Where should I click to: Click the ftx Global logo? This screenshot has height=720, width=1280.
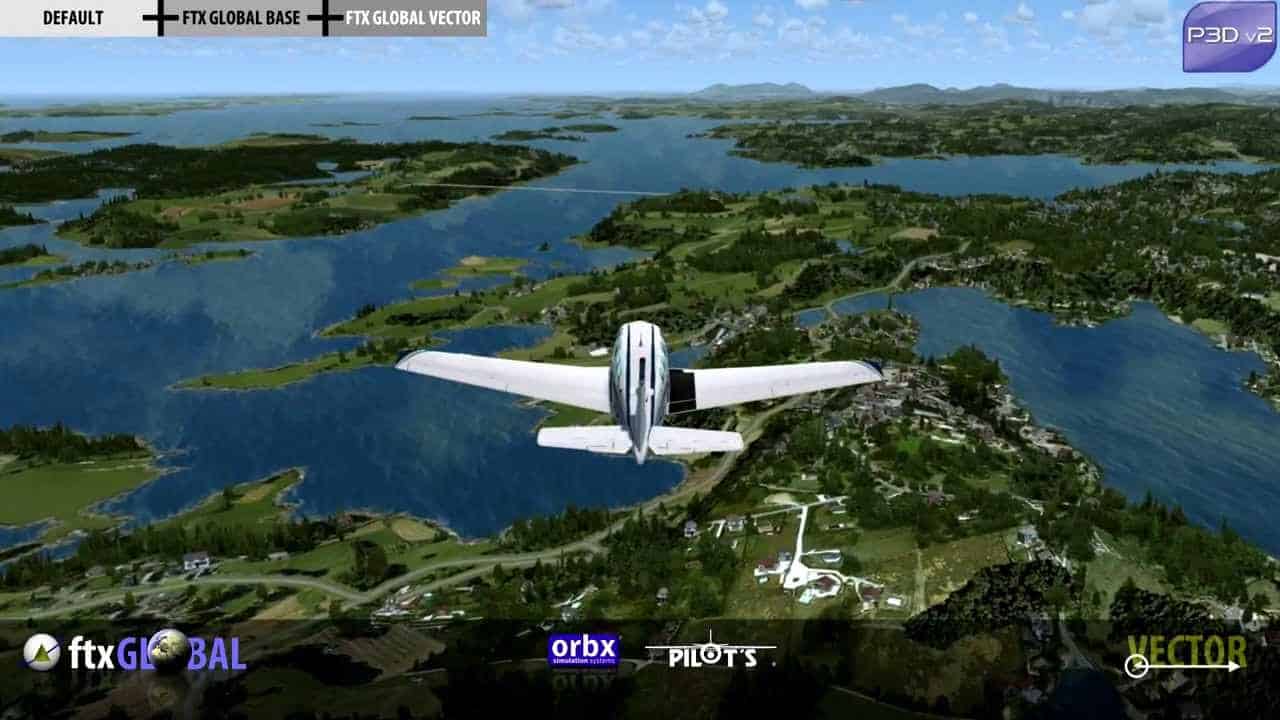(135, 652)
